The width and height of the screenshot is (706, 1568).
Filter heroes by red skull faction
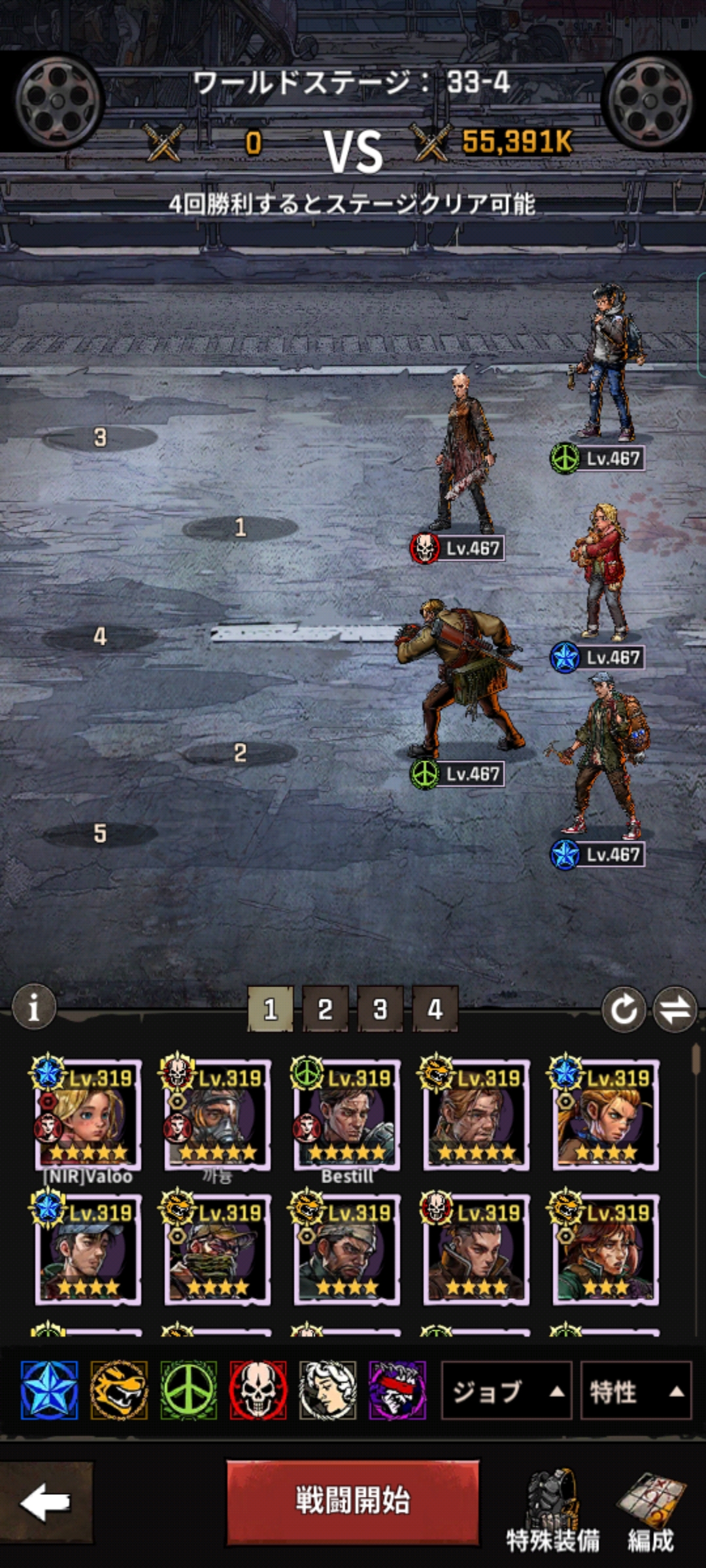pos(258,1390)
